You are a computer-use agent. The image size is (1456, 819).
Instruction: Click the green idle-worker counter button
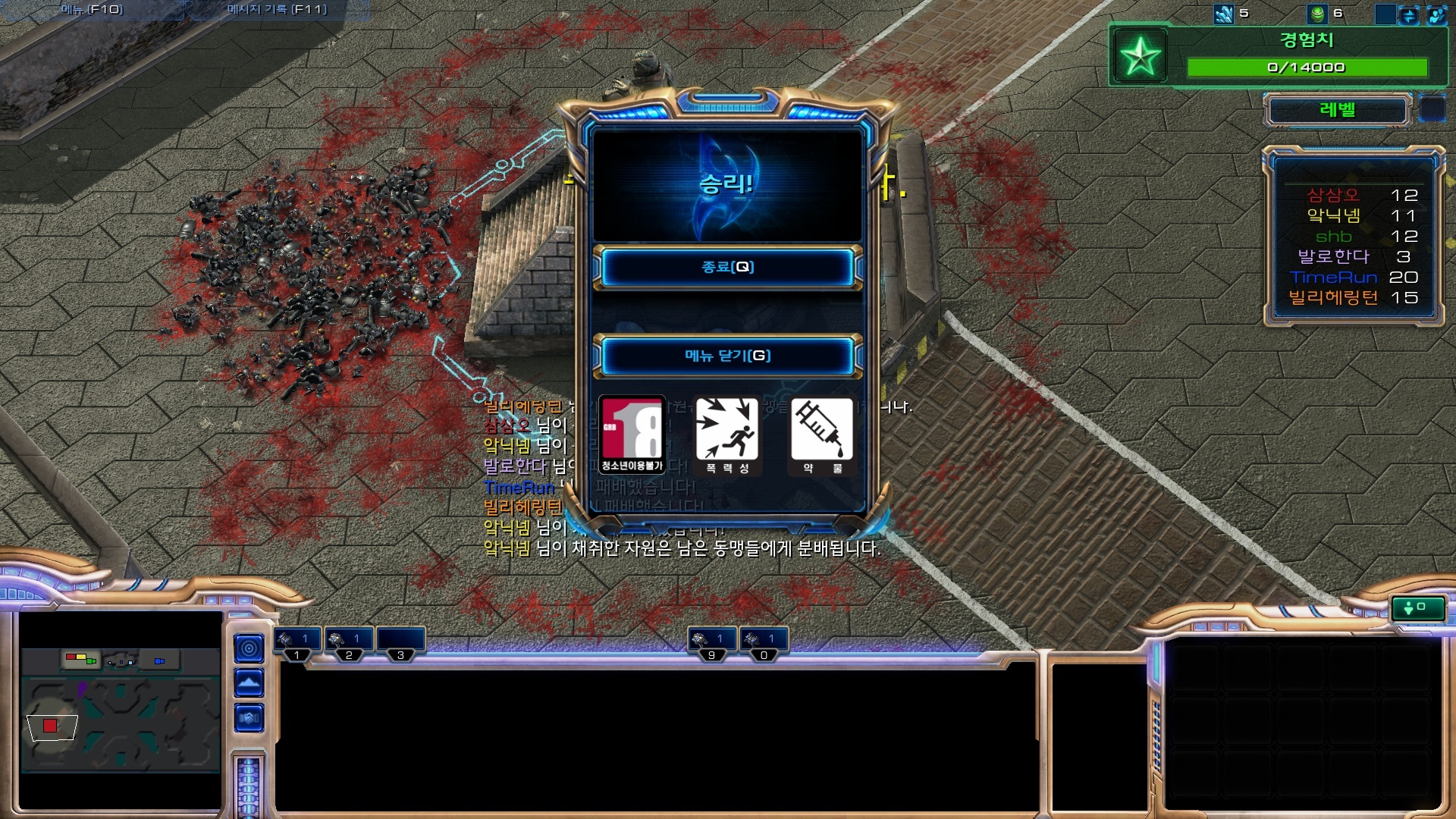1416,607
